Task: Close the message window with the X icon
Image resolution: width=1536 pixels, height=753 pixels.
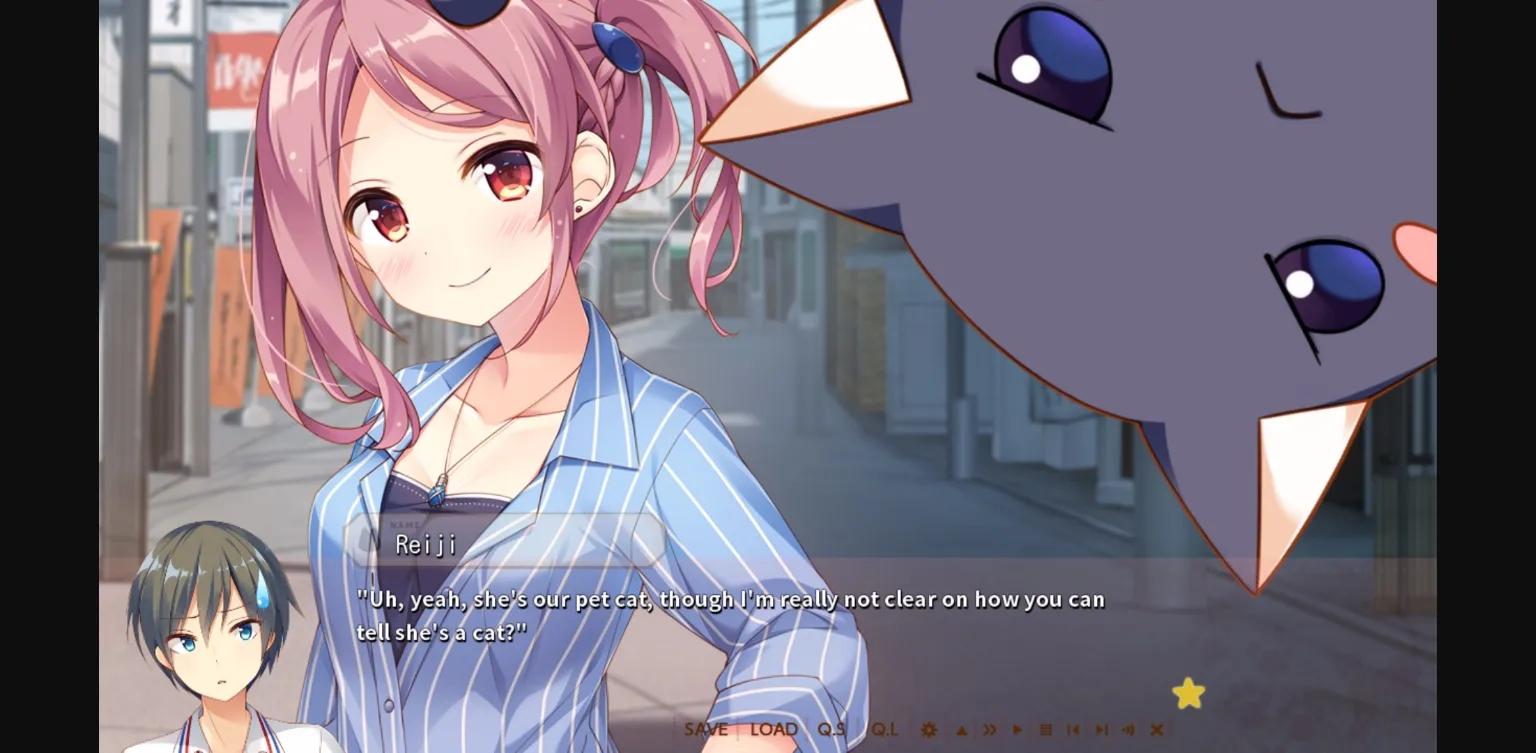Action: click(1156, 729)
